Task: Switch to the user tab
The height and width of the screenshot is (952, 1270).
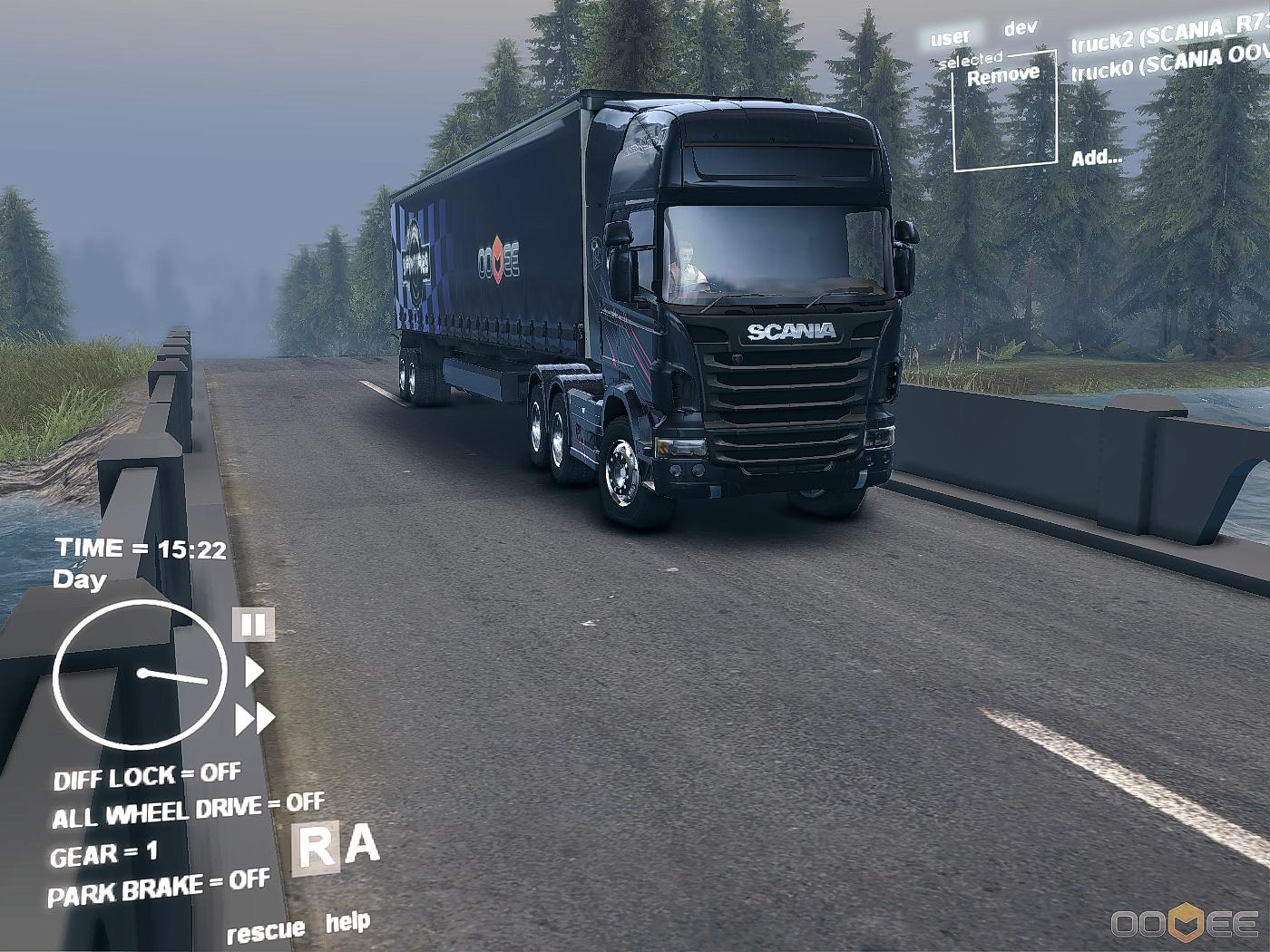Action: [x=950, y=38]
